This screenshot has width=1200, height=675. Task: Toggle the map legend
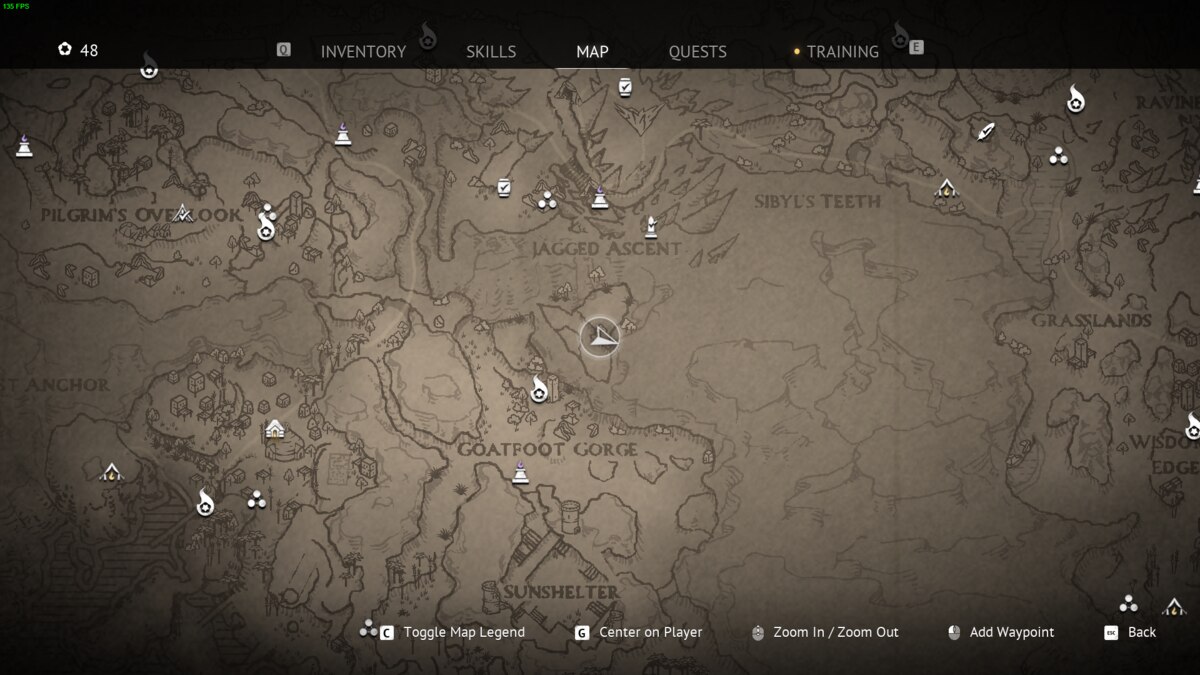463,632
